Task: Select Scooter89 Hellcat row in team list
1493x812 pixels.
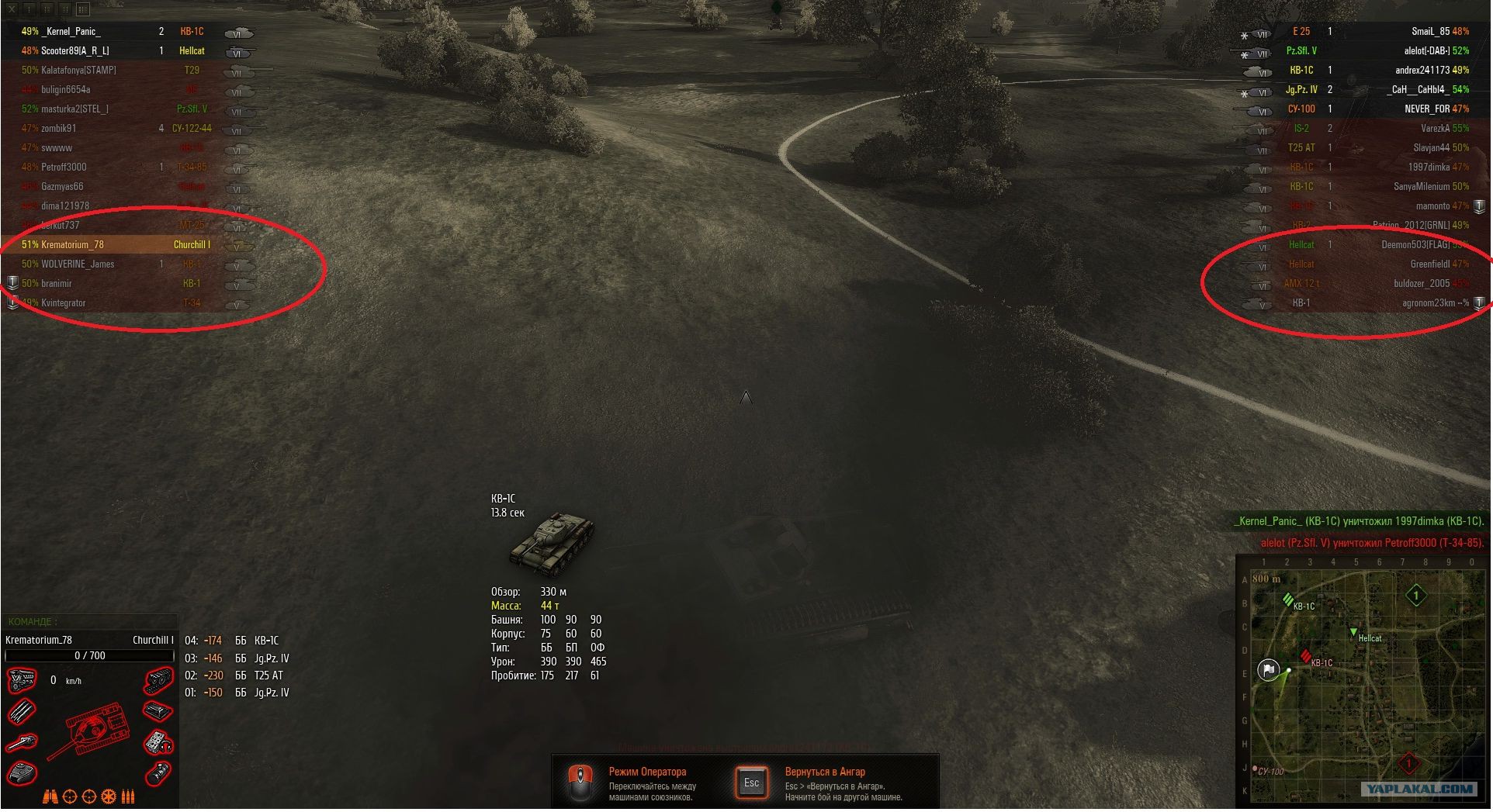Action: pos(75,51)
